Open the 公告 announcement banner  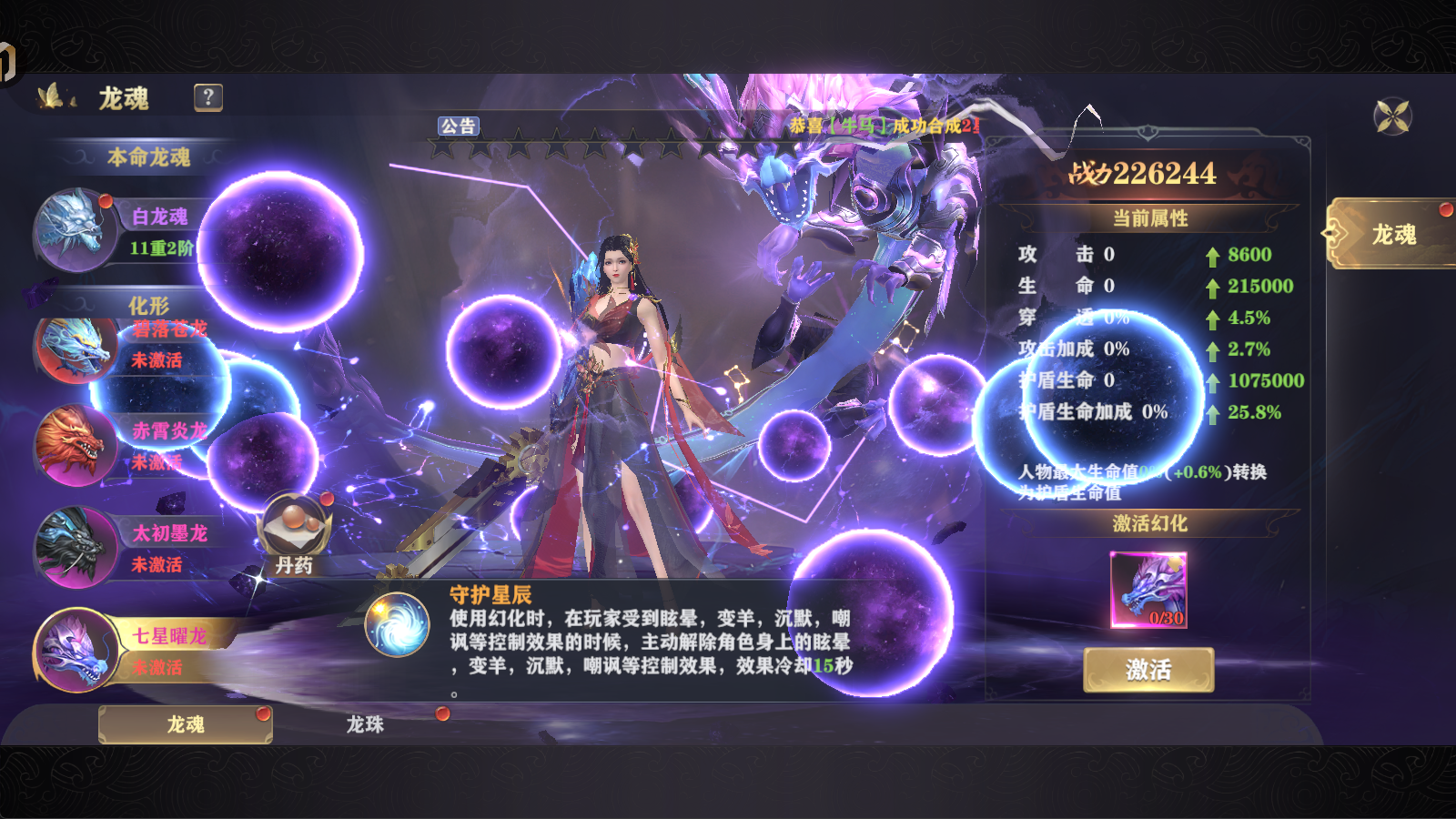tap(460, 126)
